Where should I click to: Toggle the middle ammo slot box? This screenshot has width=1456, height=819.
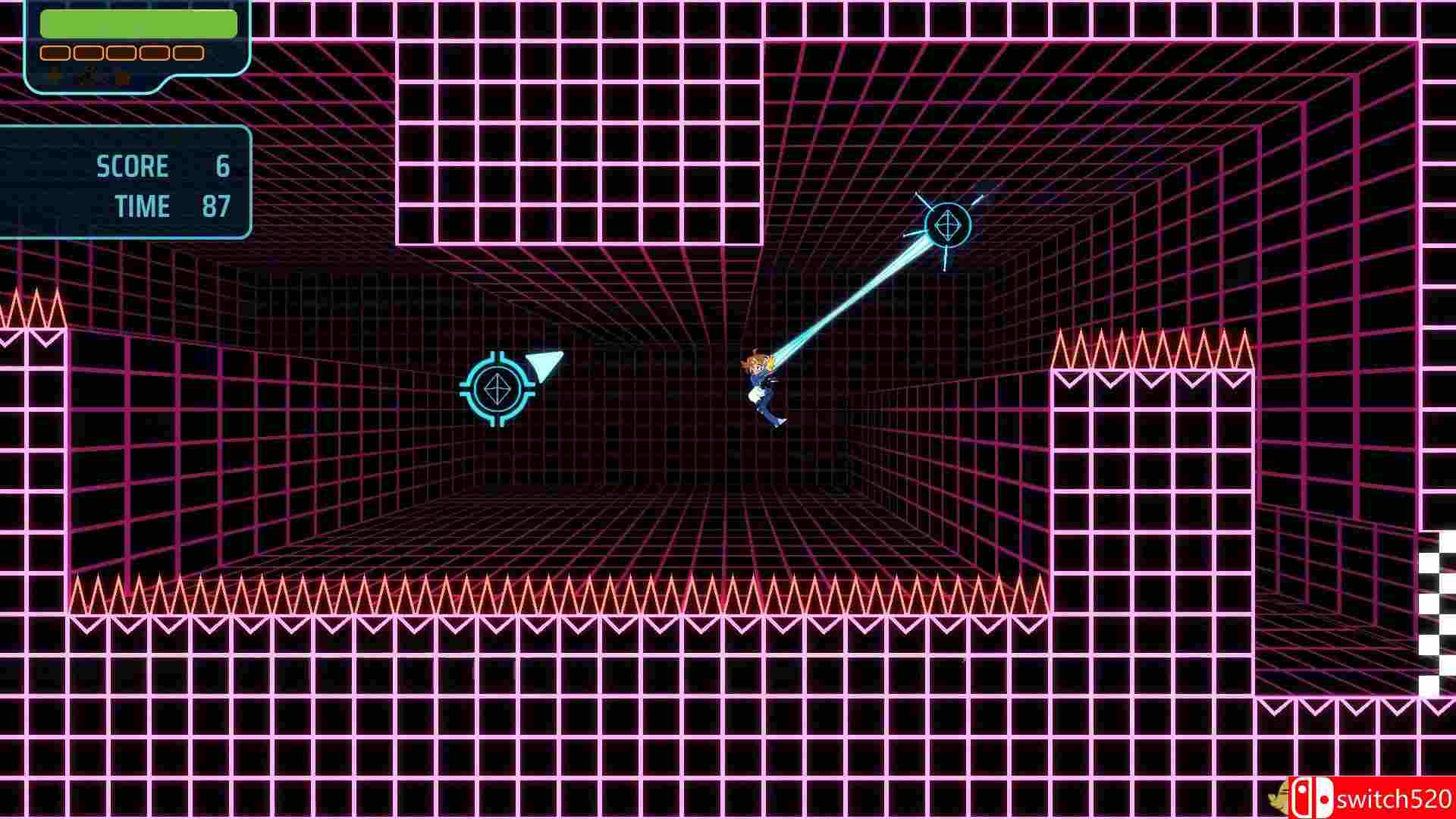click(x=119, y=52)
